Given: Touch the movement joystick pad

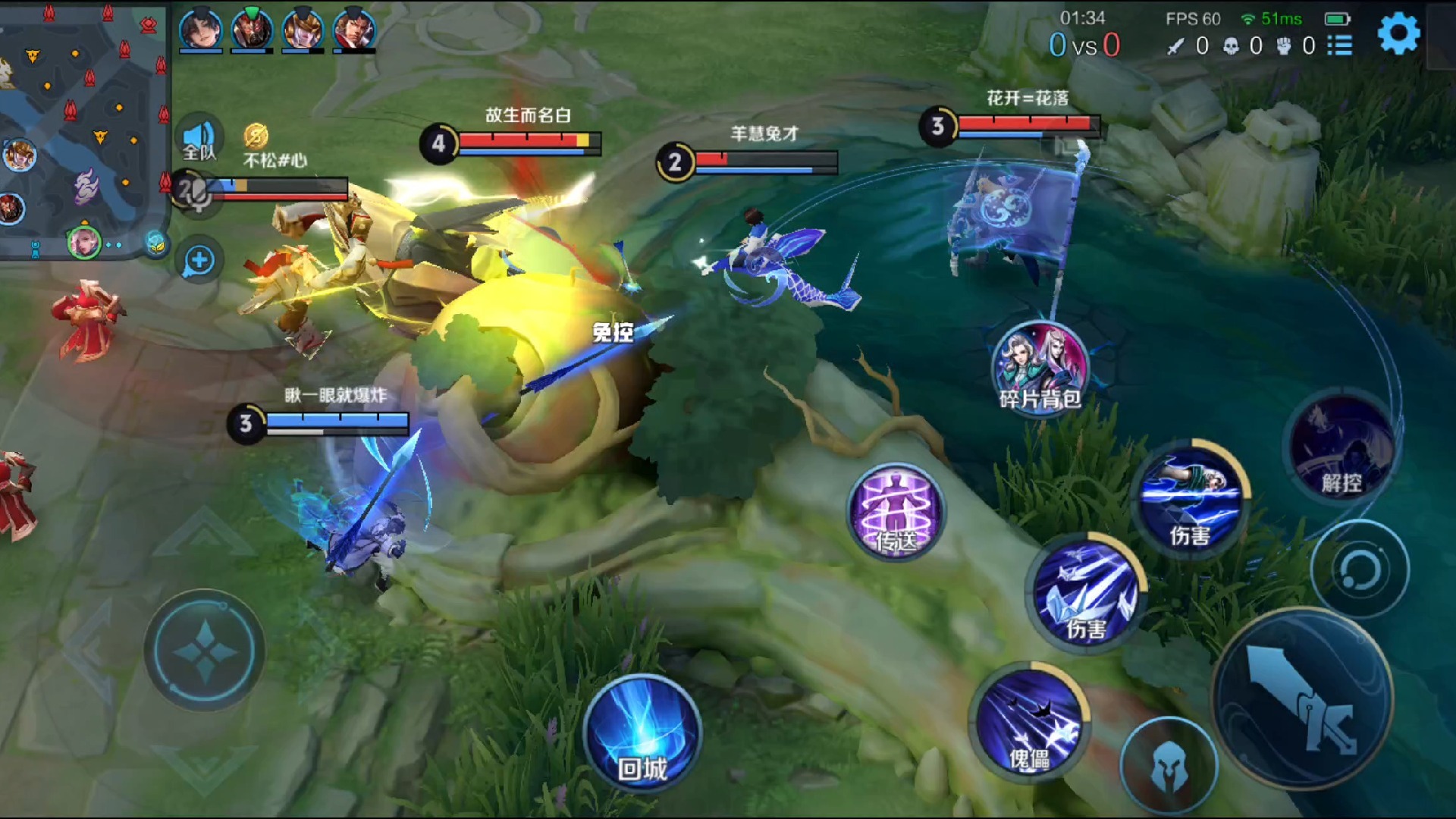Looking at the screenshot, I should point(205,650).
